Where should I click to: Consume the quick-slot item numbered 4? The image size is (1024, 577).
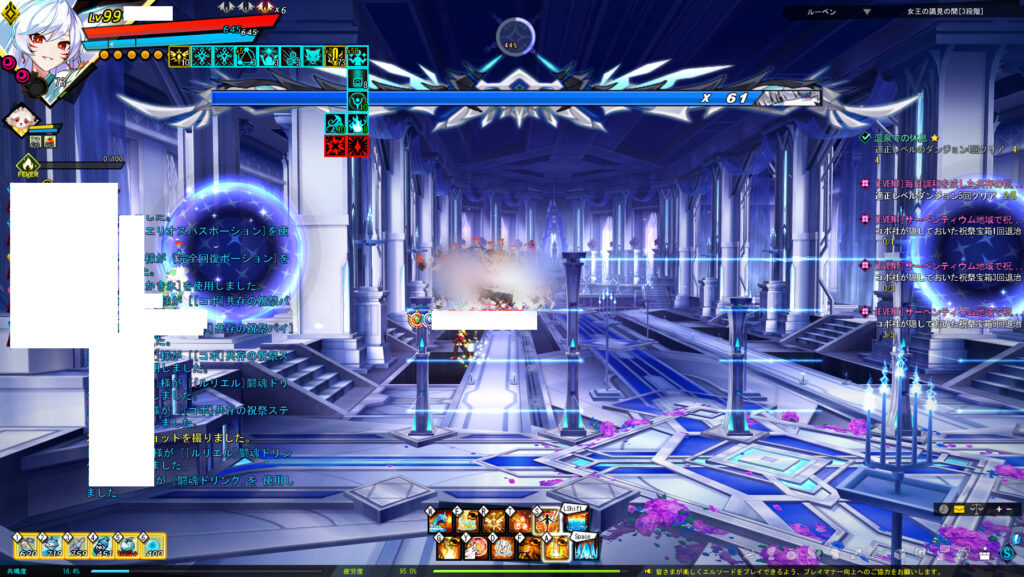click(x=102, y=546)
